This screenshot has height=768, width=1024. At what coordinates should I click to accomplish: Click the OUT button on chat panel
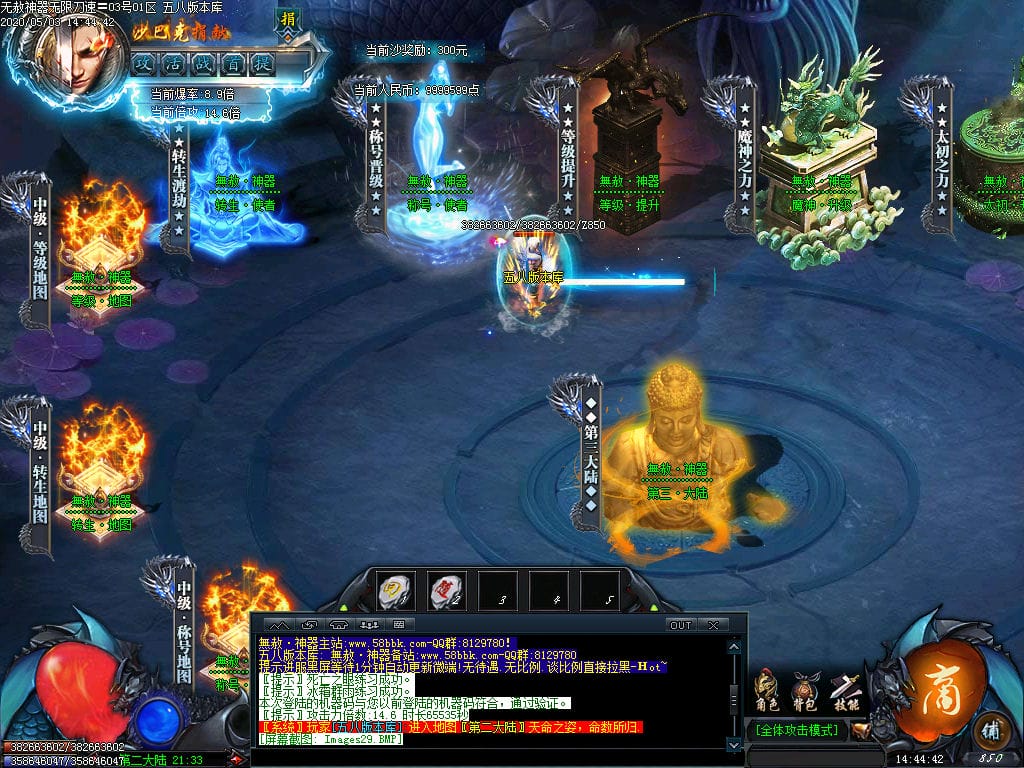(x=680, y=625)
